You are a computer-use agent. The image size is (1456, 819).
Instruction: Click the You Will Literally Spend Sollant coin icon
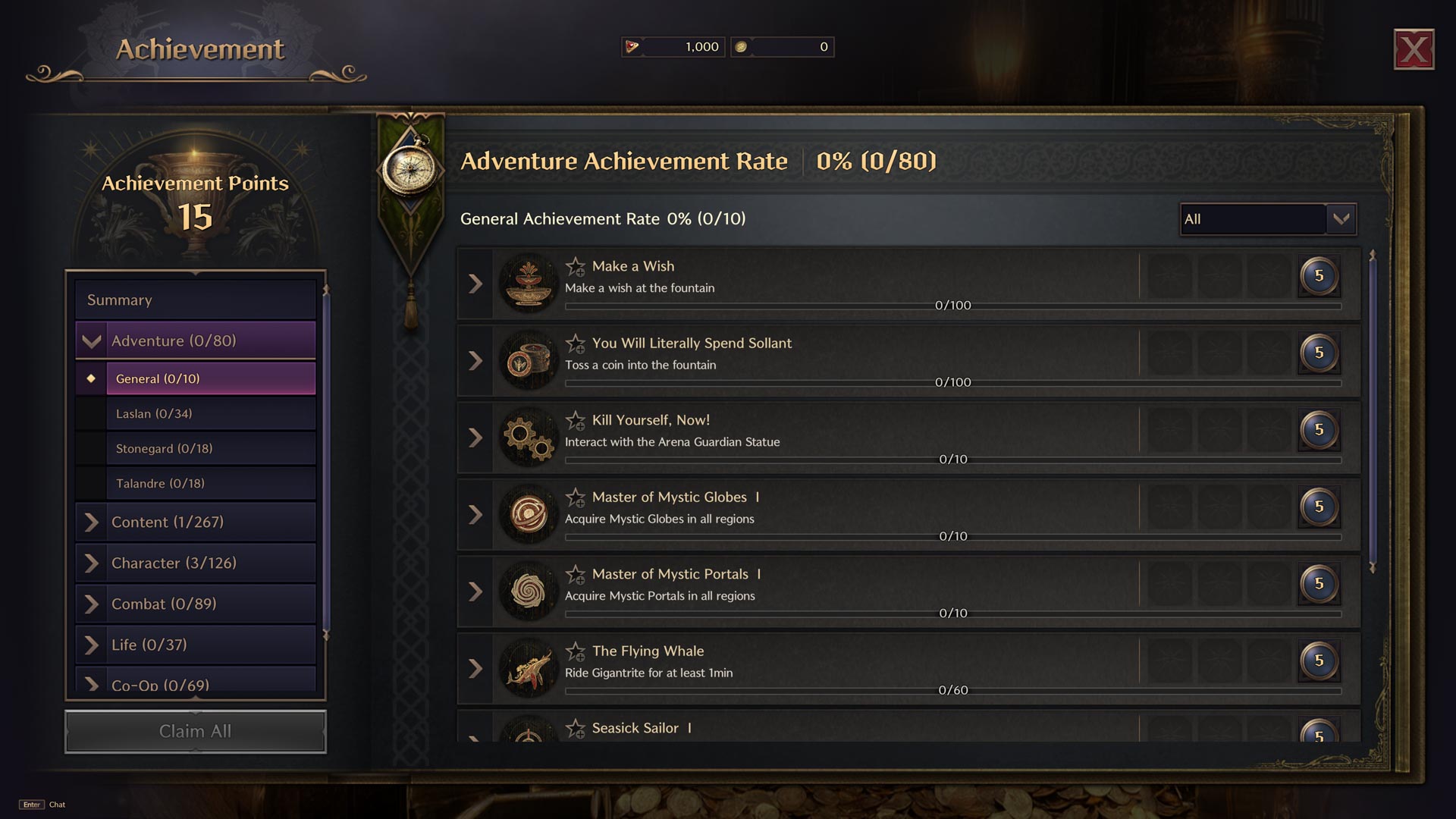529,361
